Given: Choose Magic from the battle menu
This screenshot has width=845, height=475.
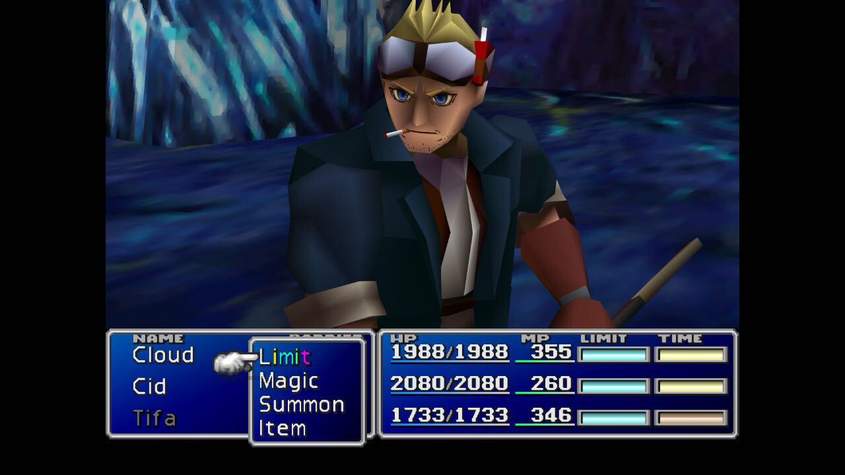Looking at the screenshot, I should coord(288,381).
